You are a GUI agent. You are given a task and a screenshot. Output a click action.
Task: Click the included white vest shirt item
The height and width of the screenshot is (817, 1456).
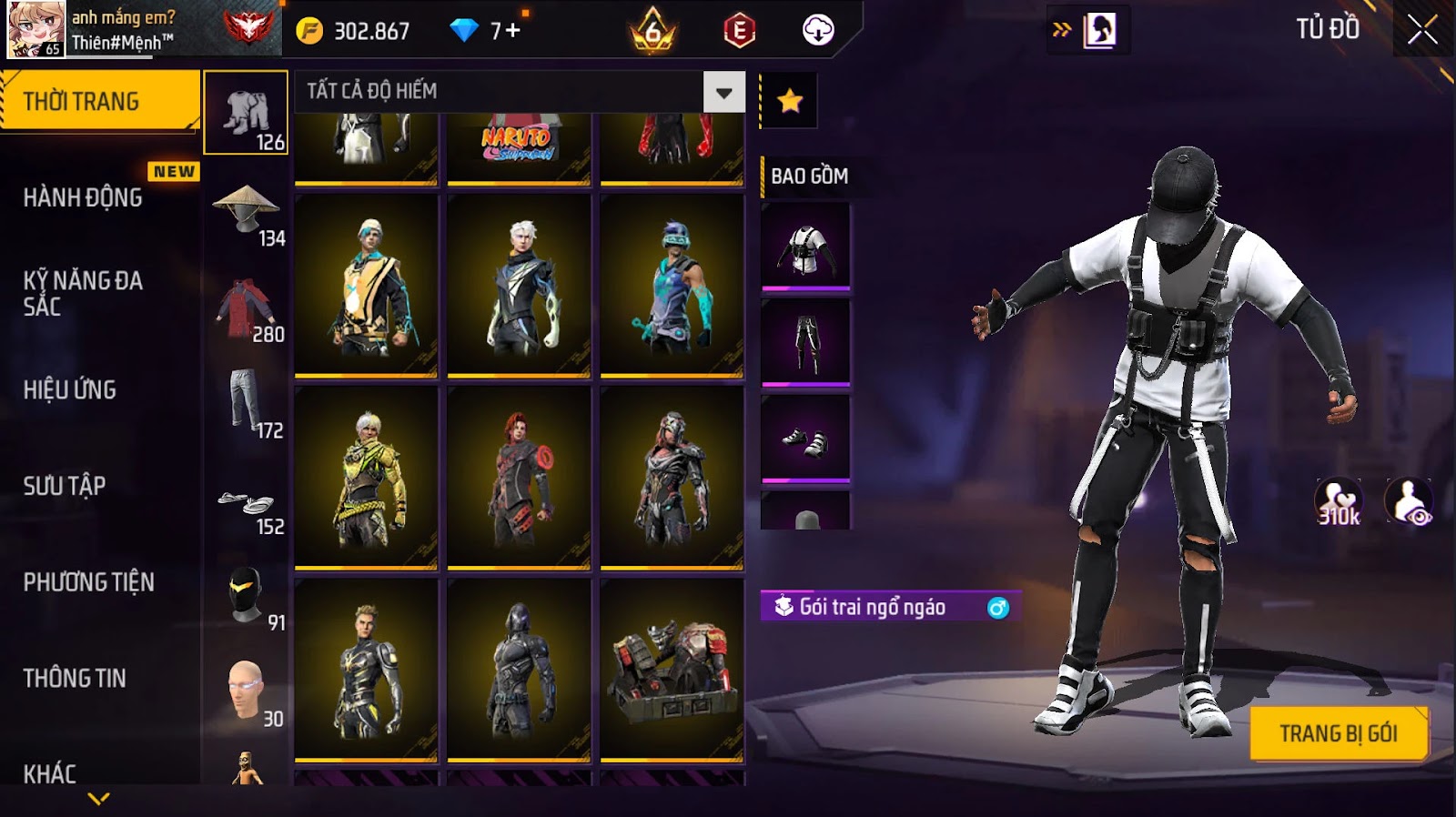(x=805, y=246)
